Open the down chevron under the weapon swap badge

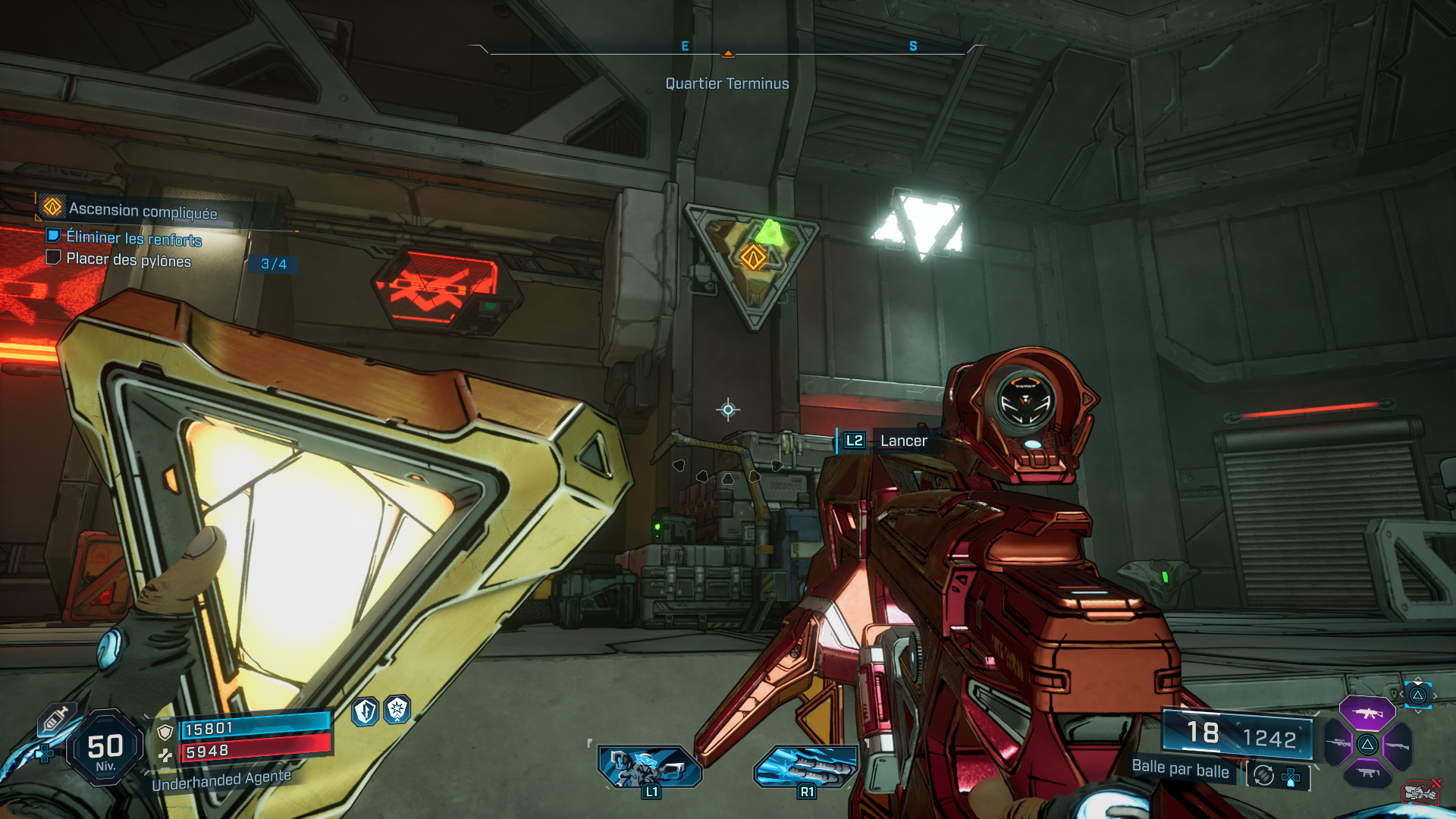[1418, 711]
